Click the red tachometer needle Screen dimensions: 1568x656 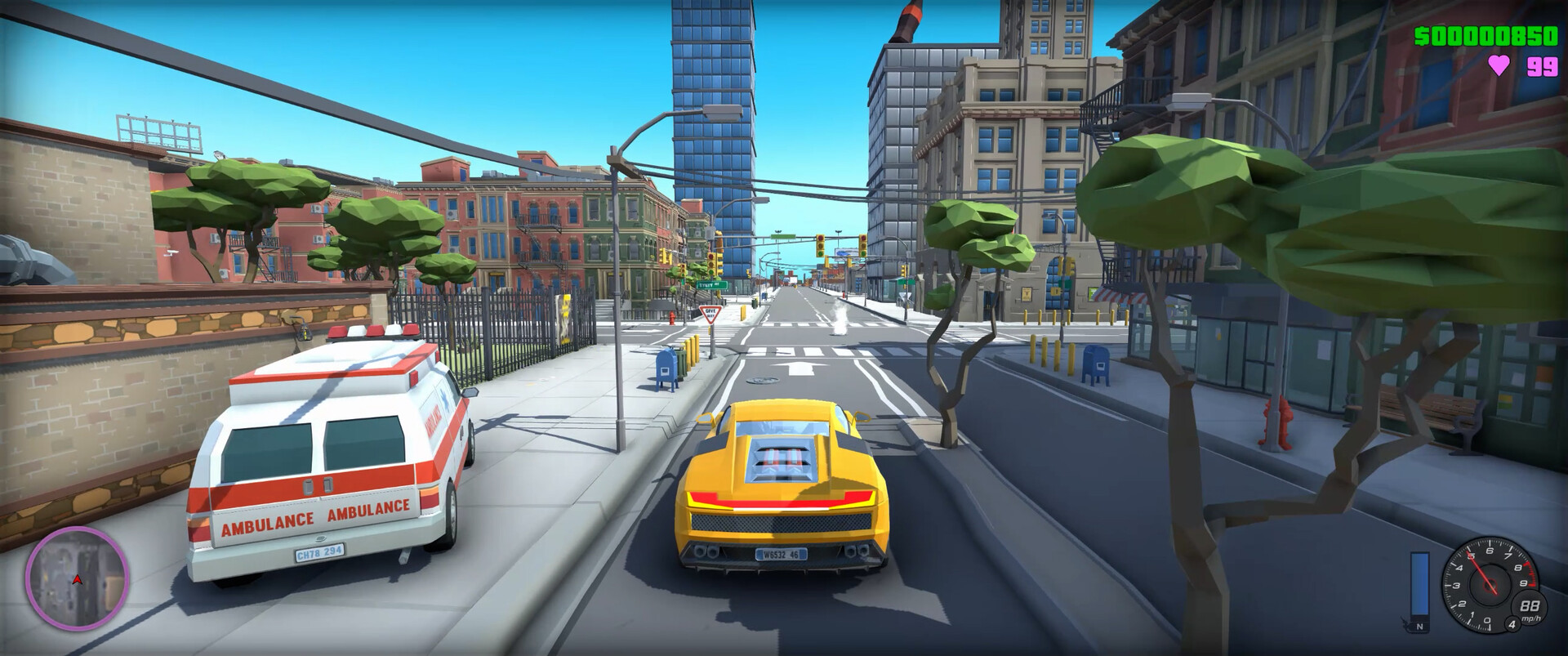tap(1480, 570)
